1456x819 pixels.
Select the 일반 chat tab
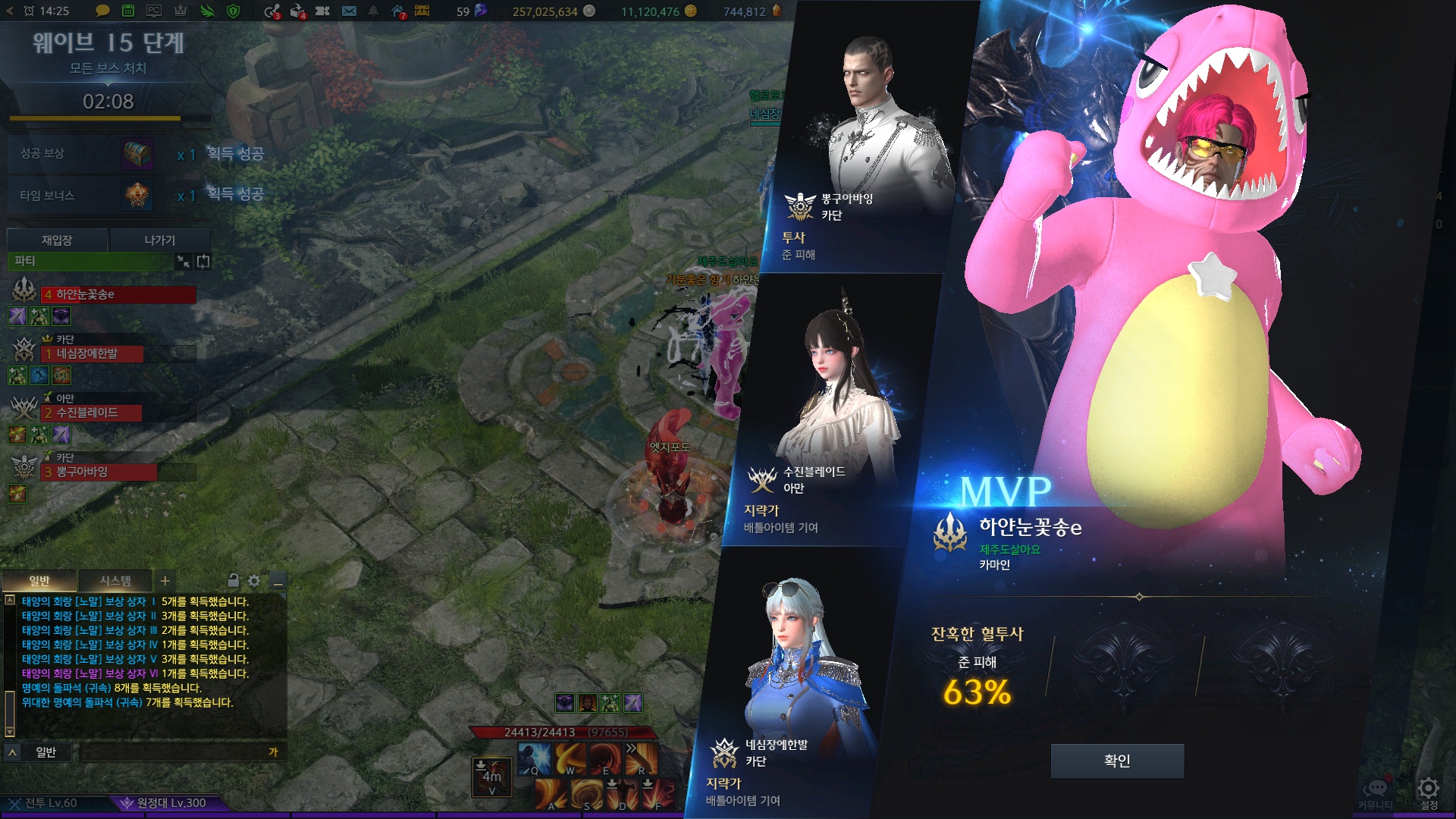[x=39, y=581]
